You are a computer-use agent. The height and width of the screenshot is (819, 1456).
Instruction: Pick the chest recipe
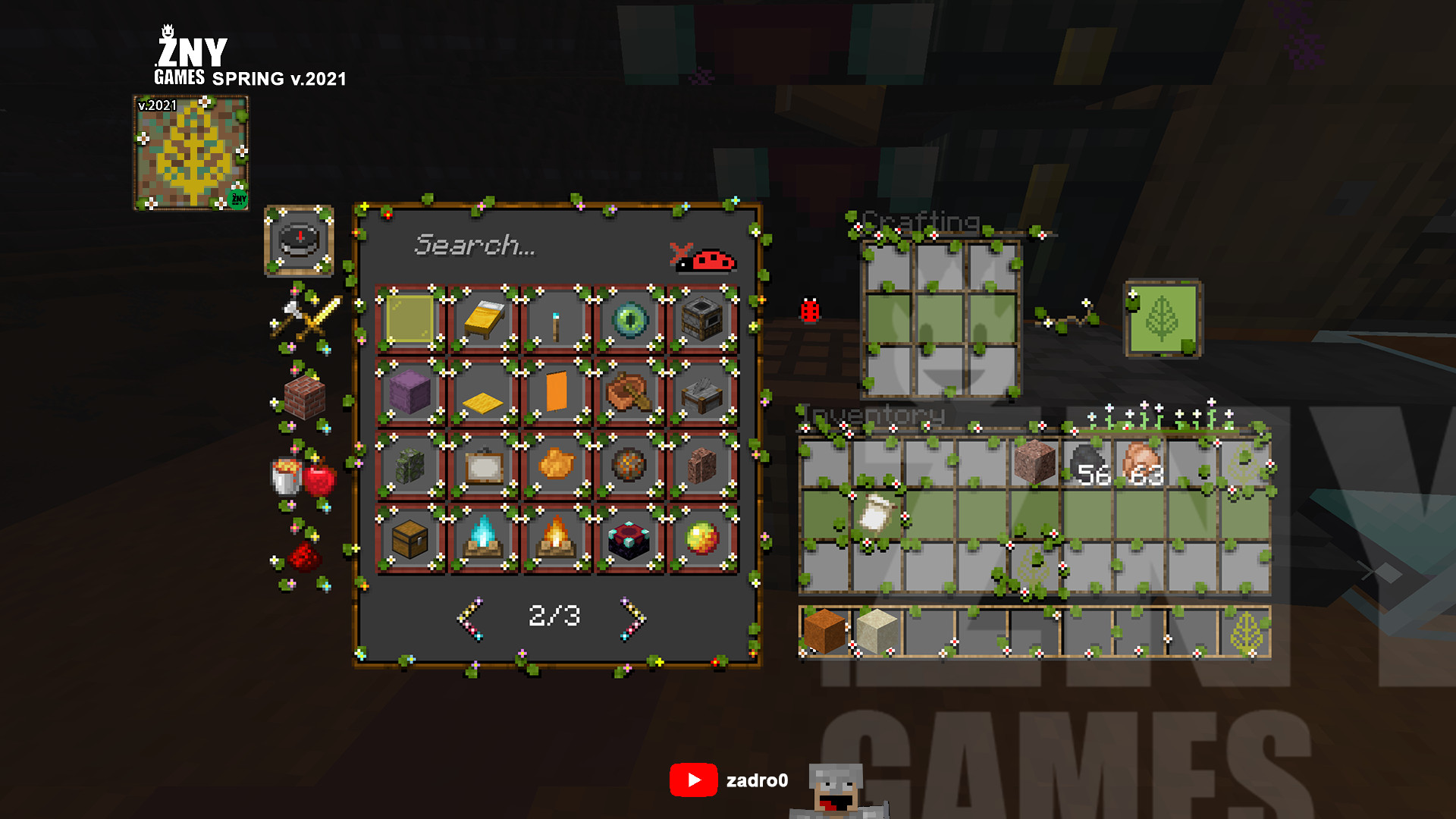pos(409,539)
